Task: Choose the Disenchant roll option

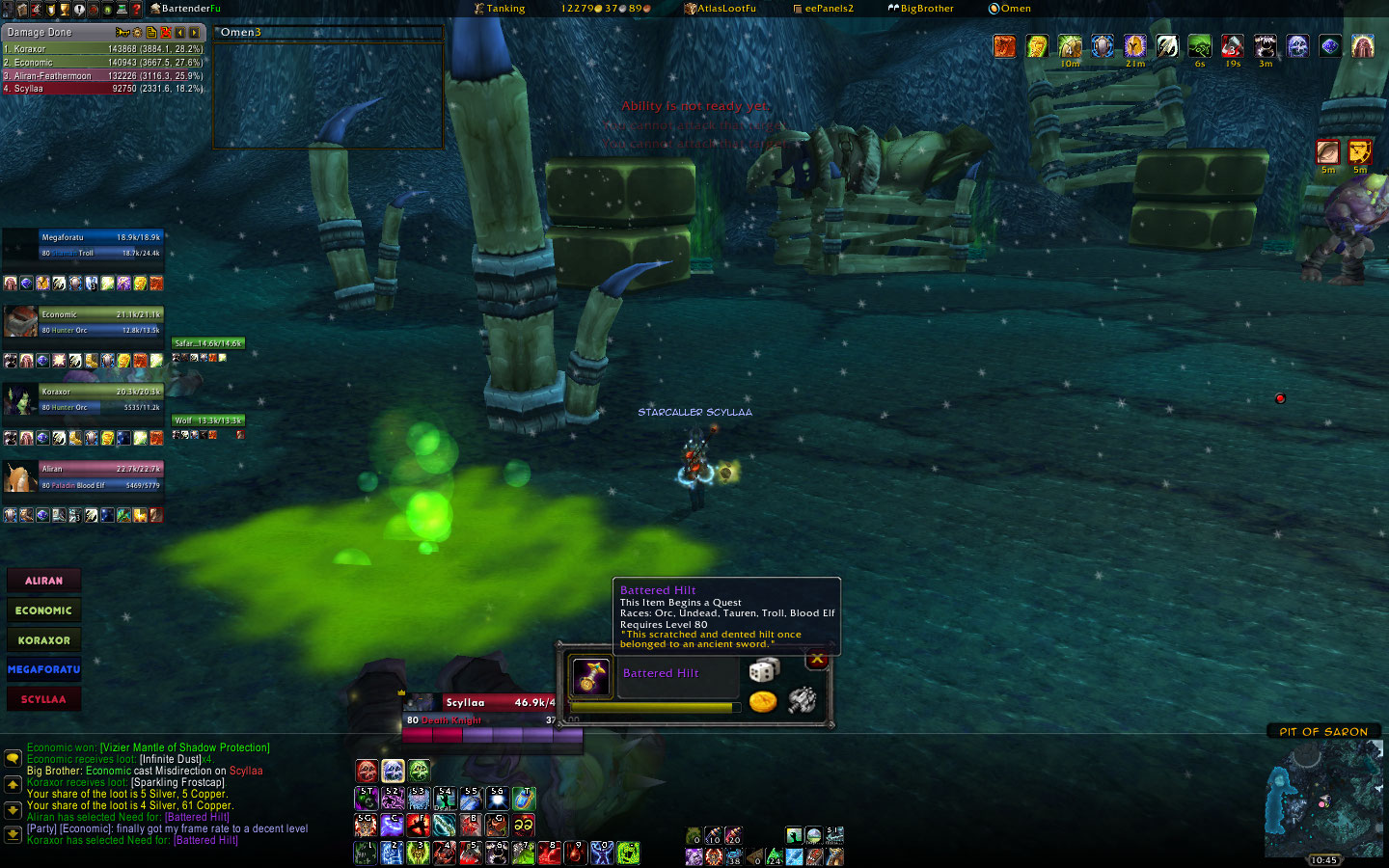Action: [802, 700]
